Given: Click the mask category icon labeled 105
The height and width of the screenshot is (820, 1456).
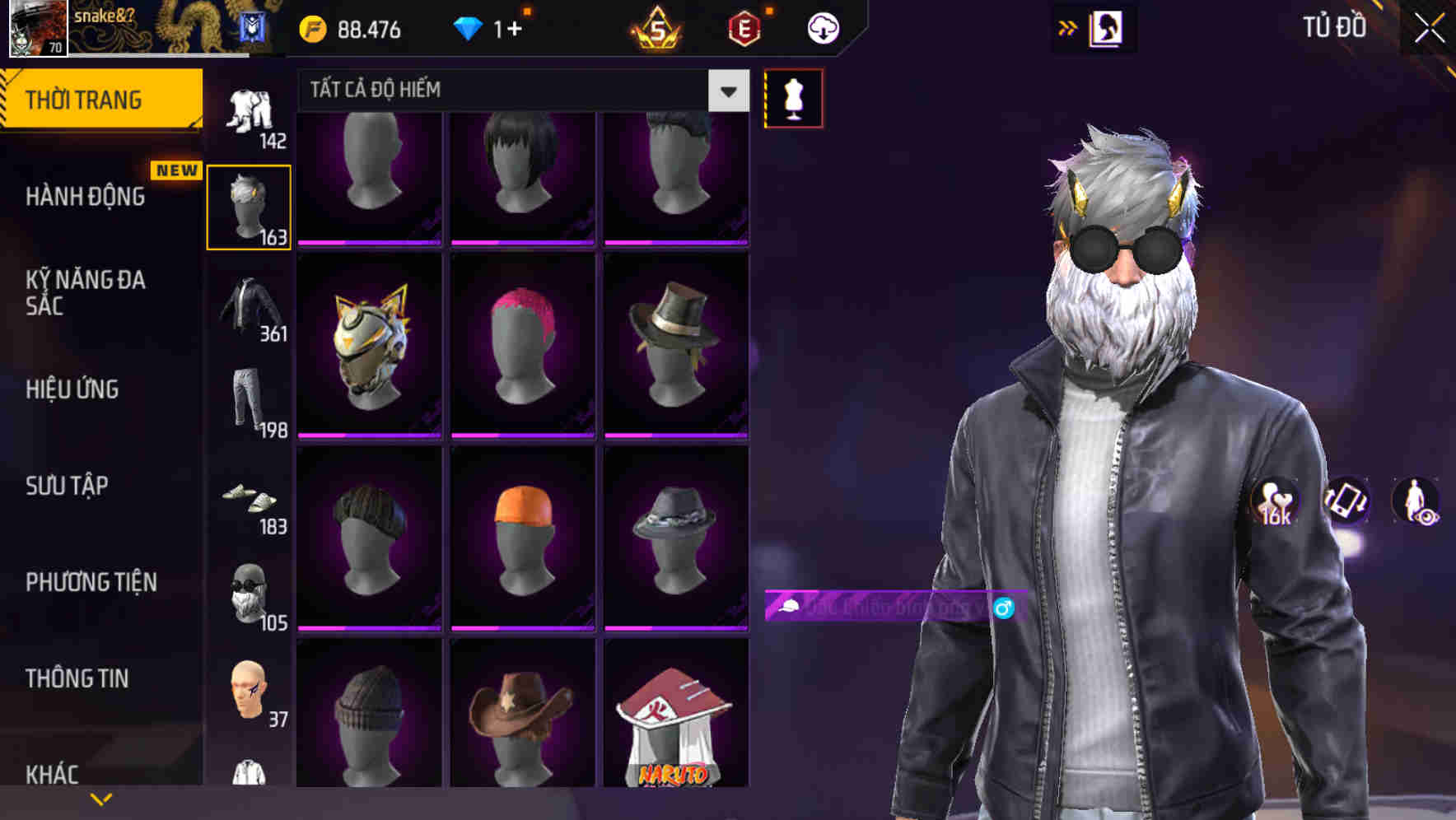Looking at the screenshot, I should pyautogui.click(x=249, y=594).
